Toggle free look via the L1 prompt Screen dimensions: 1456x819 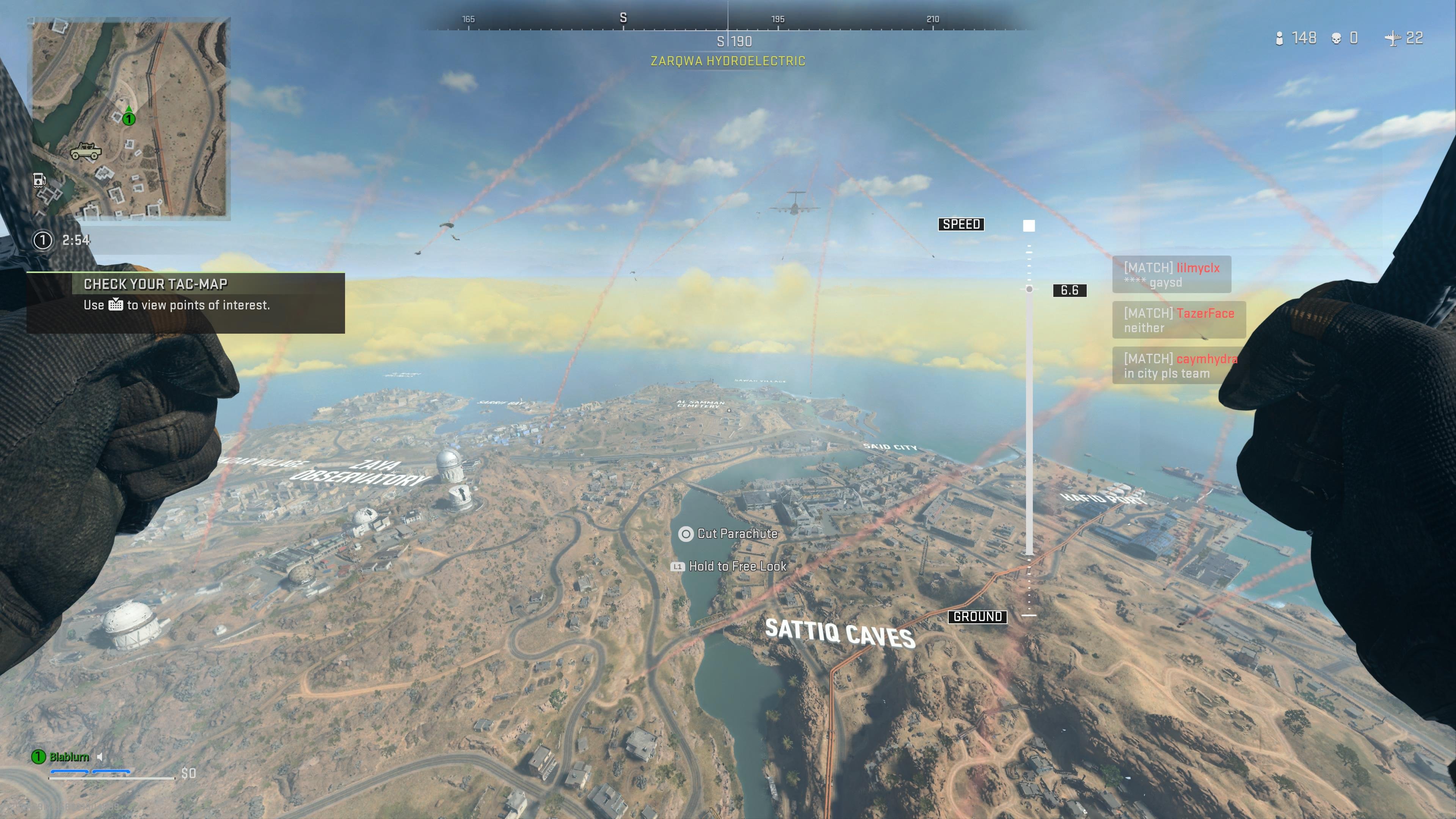(677, 566)
